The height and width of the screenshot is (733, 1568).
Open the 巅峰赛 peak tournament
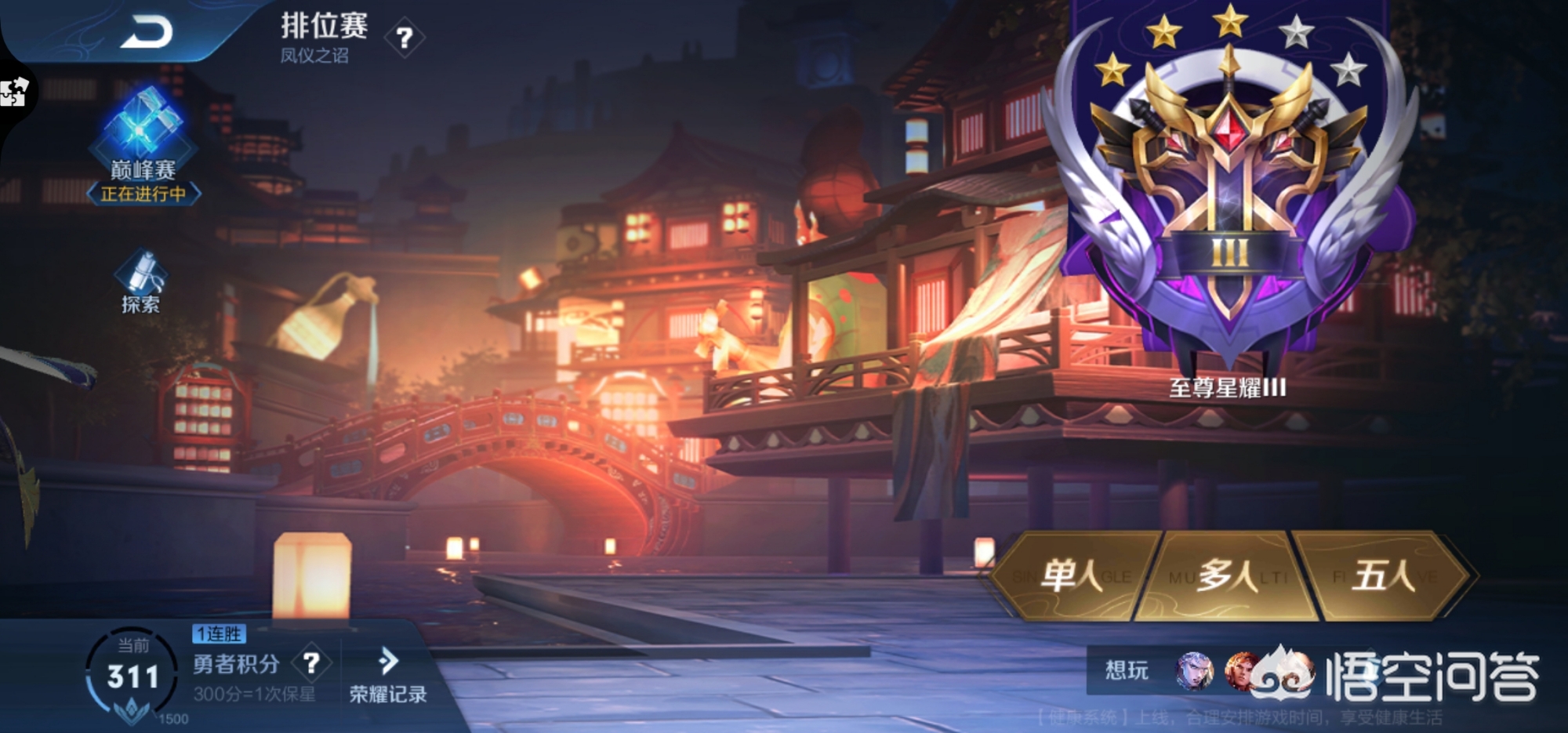[143, 147]
